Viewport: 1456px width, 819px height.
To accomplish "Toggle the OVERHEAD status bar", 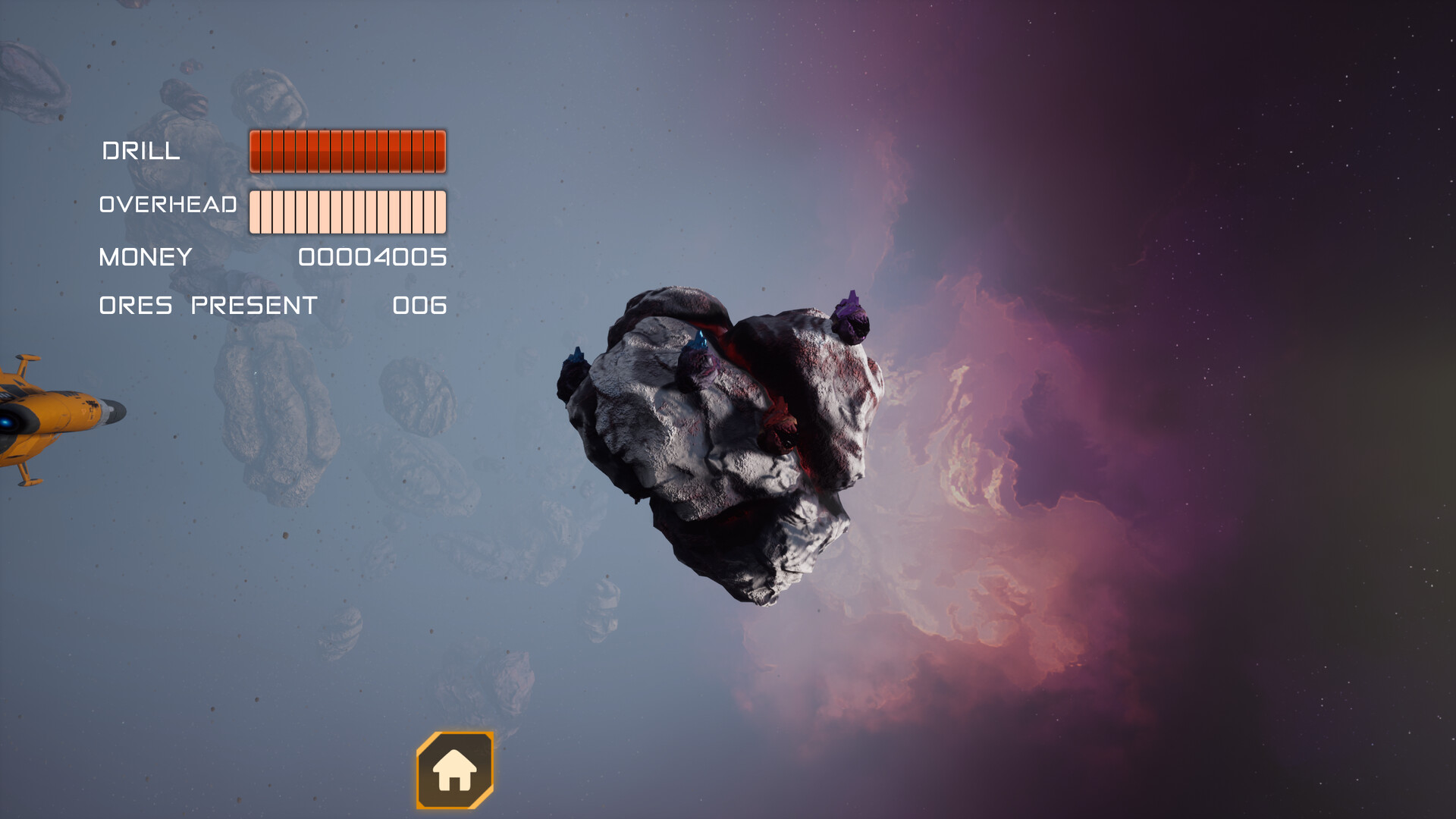I will pos(347,211).
